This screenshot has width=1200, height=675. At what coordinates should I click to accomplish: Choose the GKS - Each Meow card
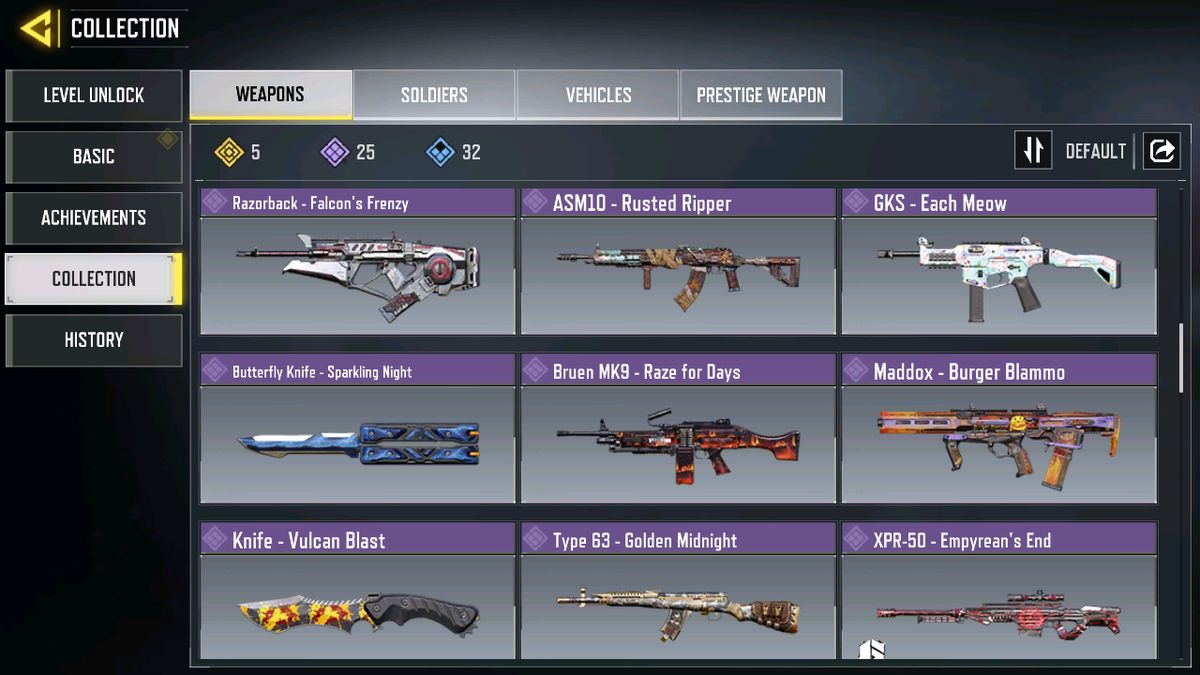[x=998, y=262]
